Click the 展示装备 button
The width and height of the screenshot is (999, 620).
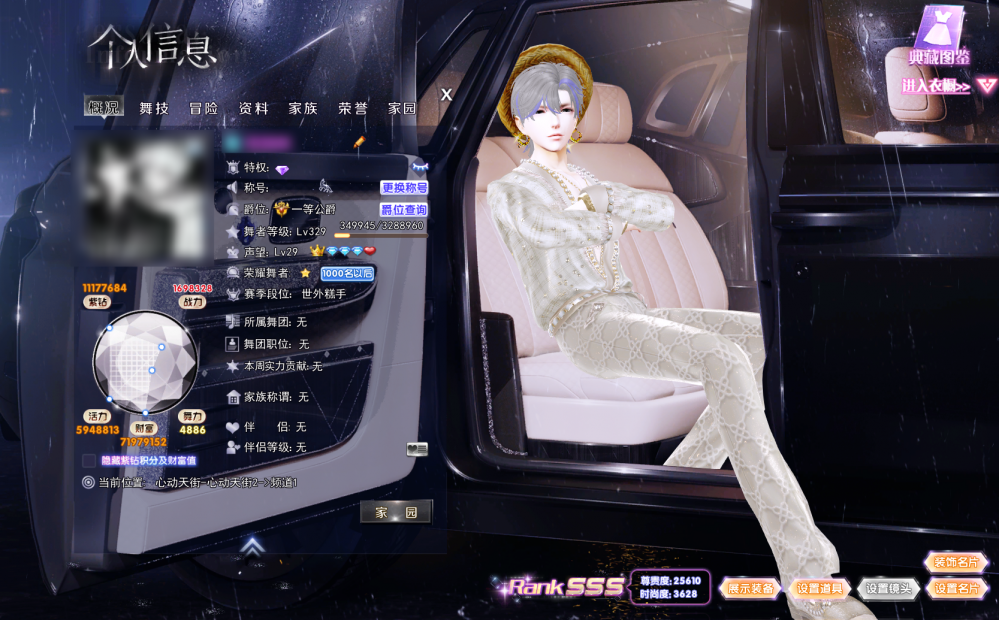pos(750,589)
